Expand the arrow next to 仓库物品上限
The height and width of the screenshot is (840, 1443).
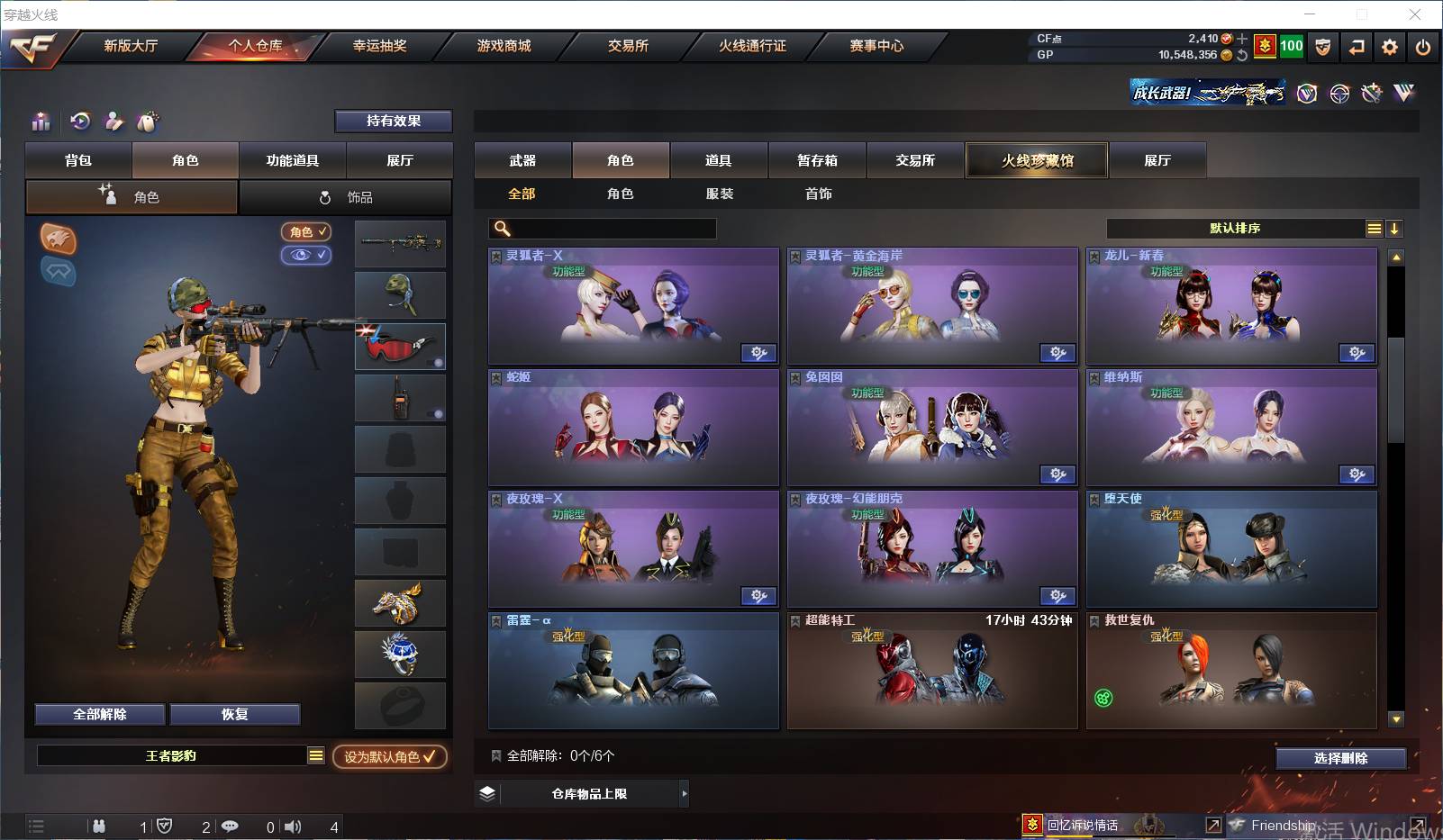(x=685, y=793)
